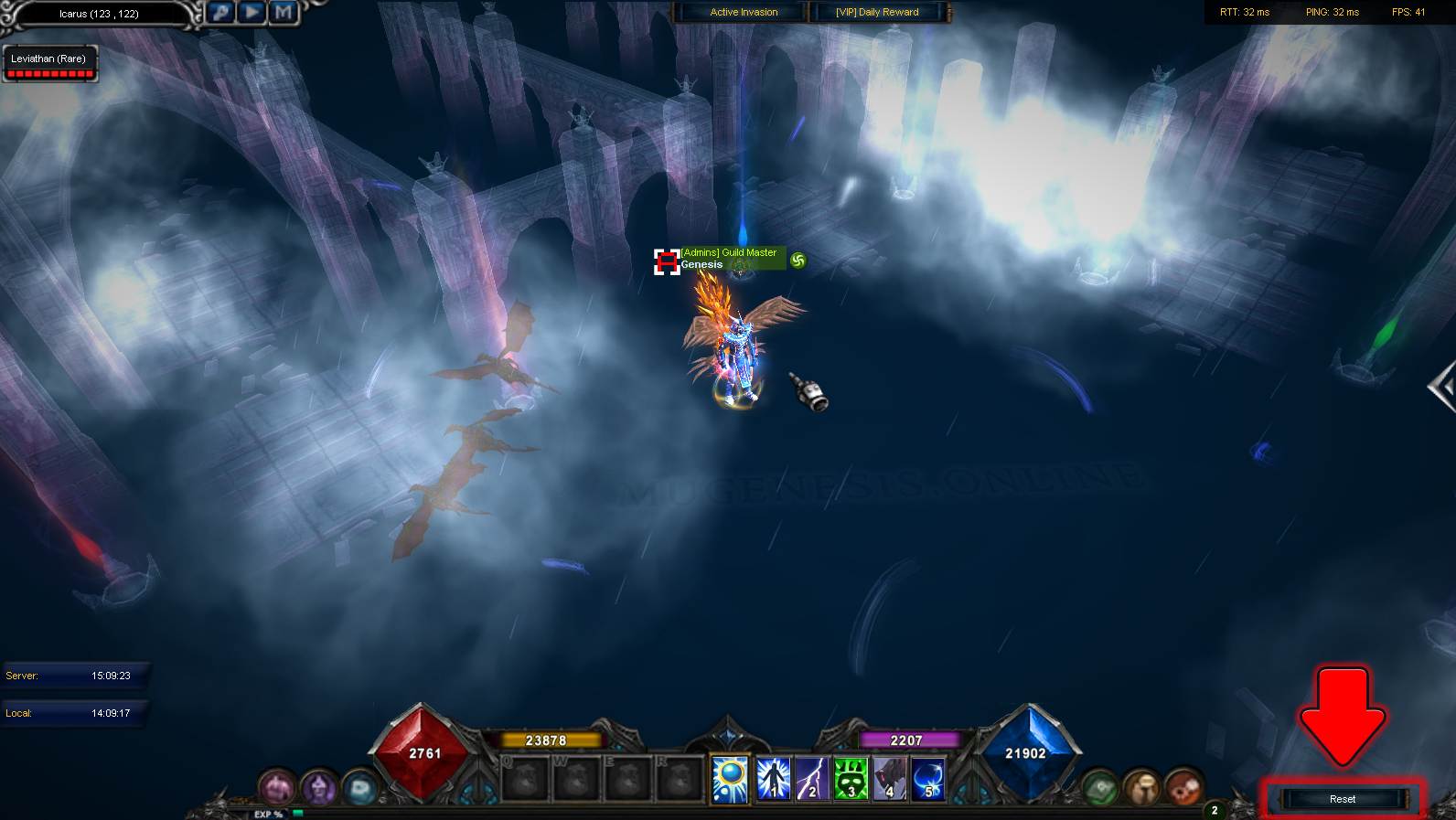
Task: Click the wrench settings button
Action: tap(220, 12)
